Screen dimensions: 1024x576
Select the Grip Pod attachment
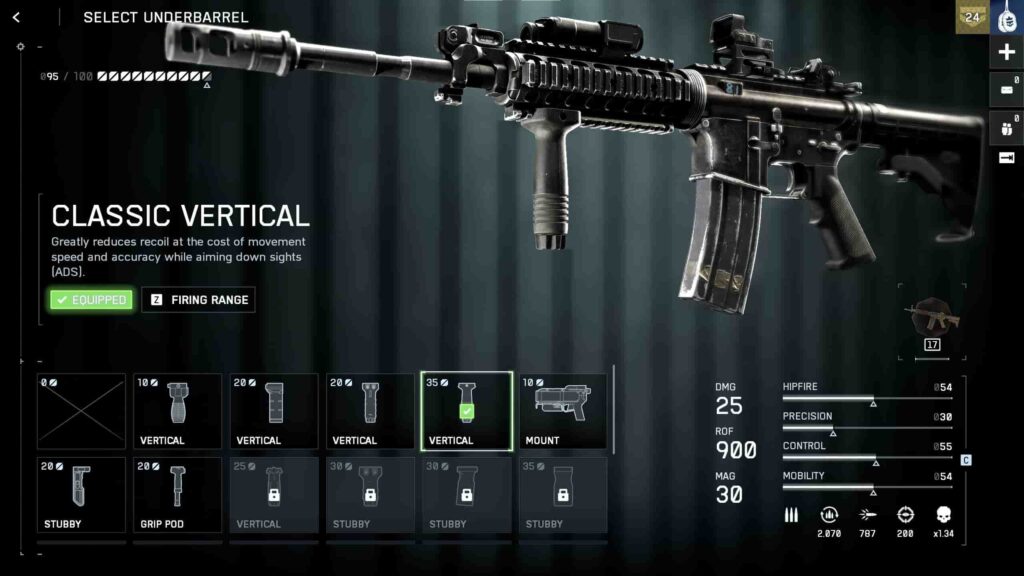[x=178, y=495]
